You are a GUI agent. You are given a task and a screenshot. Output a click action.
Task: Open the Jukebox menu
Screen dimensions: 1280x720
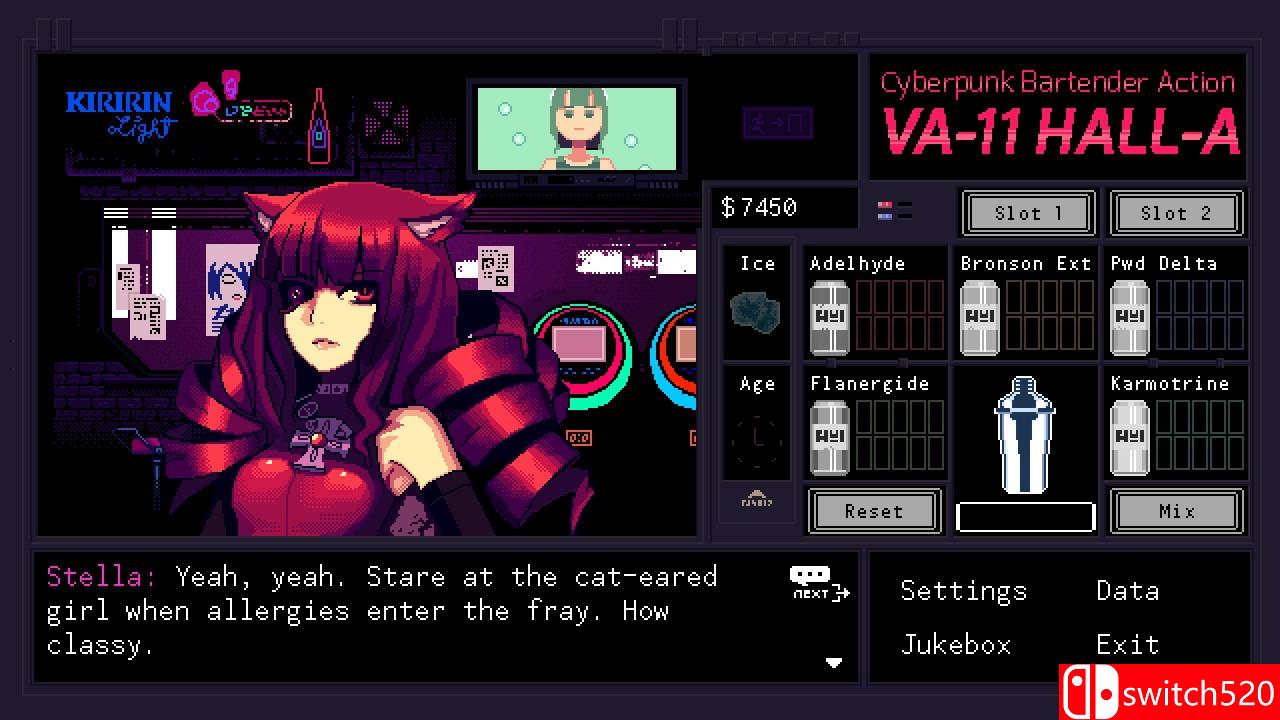coord(956,645)
